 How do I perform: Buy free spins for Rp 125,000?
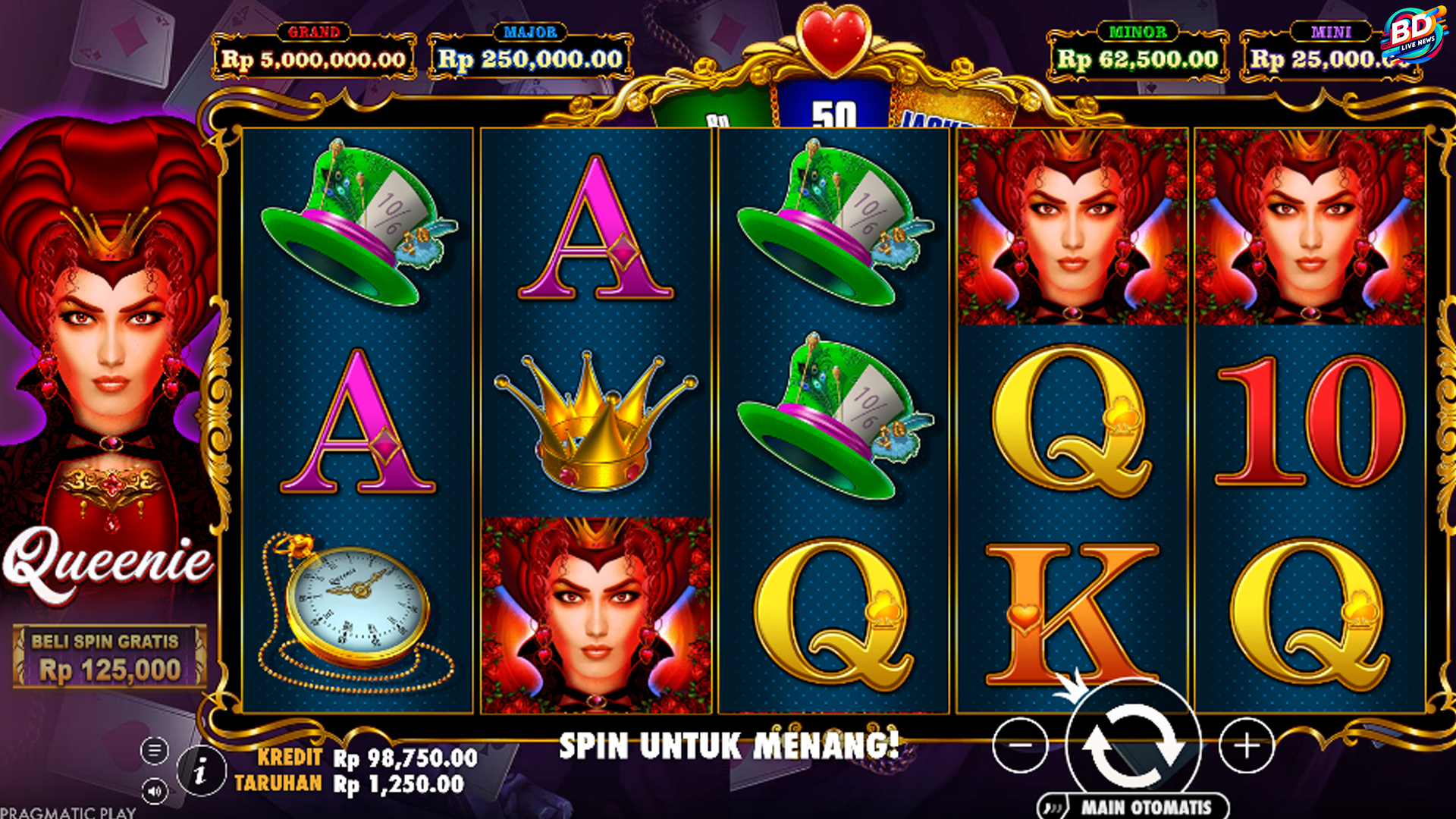[109, 657]
